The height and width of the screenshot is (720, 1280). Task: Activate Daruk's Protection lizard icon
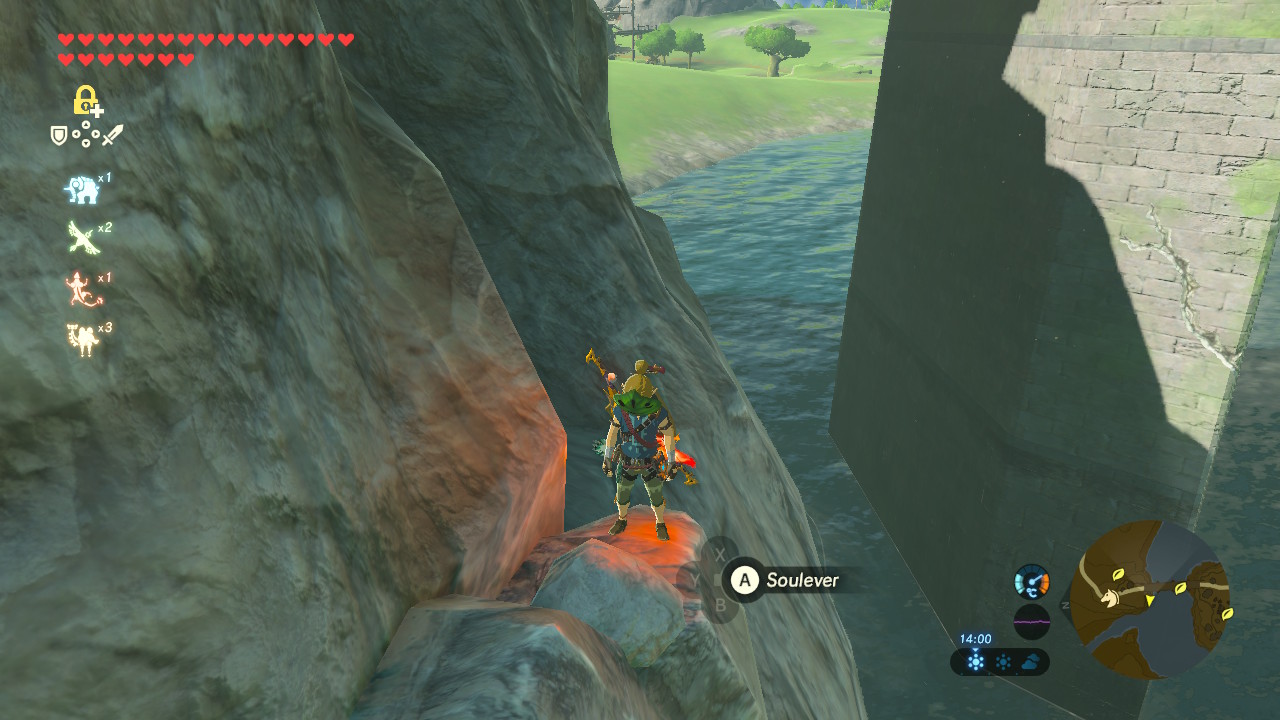pos(80,289)
